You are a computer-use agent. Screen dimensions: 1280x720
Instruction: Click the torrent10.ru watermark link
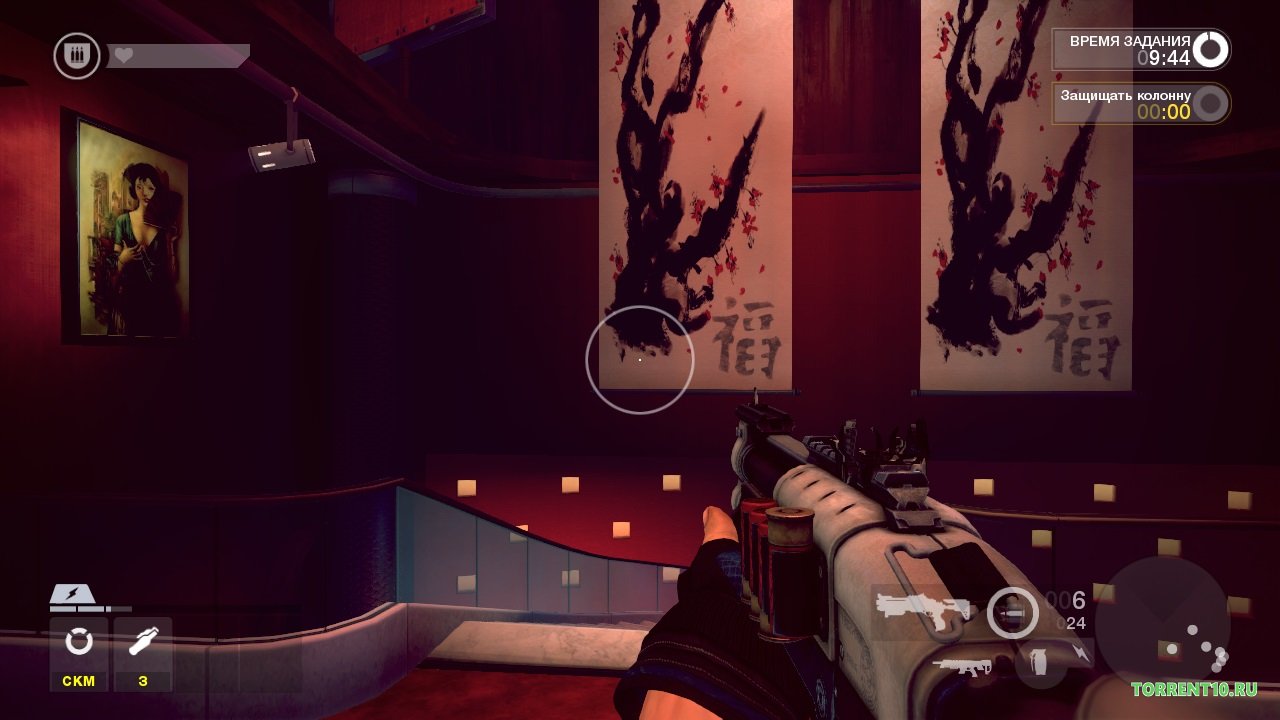(1194, 689)
